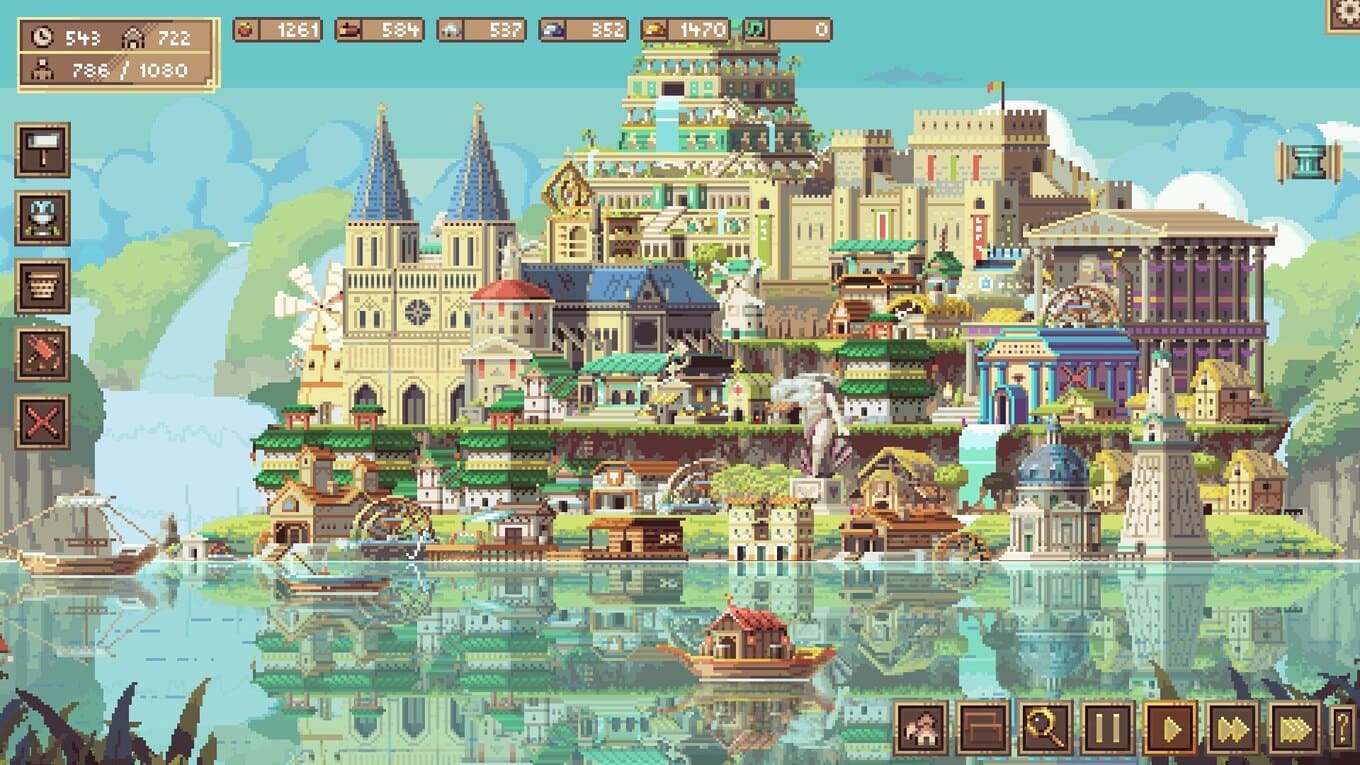The height and width of the screenshot is (765, 1360).
Task: Open settings with the gear icon
Action: (1345, 13)
